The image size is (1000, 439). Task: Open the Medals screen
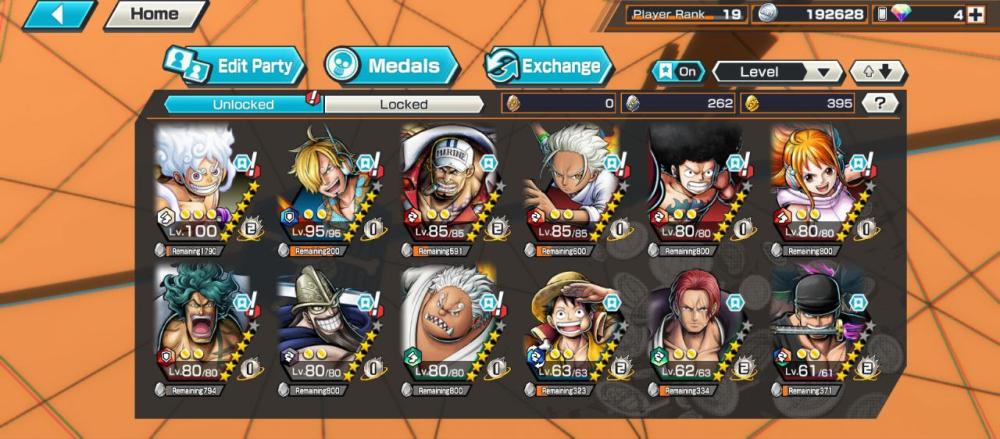[x=391, y=67]
